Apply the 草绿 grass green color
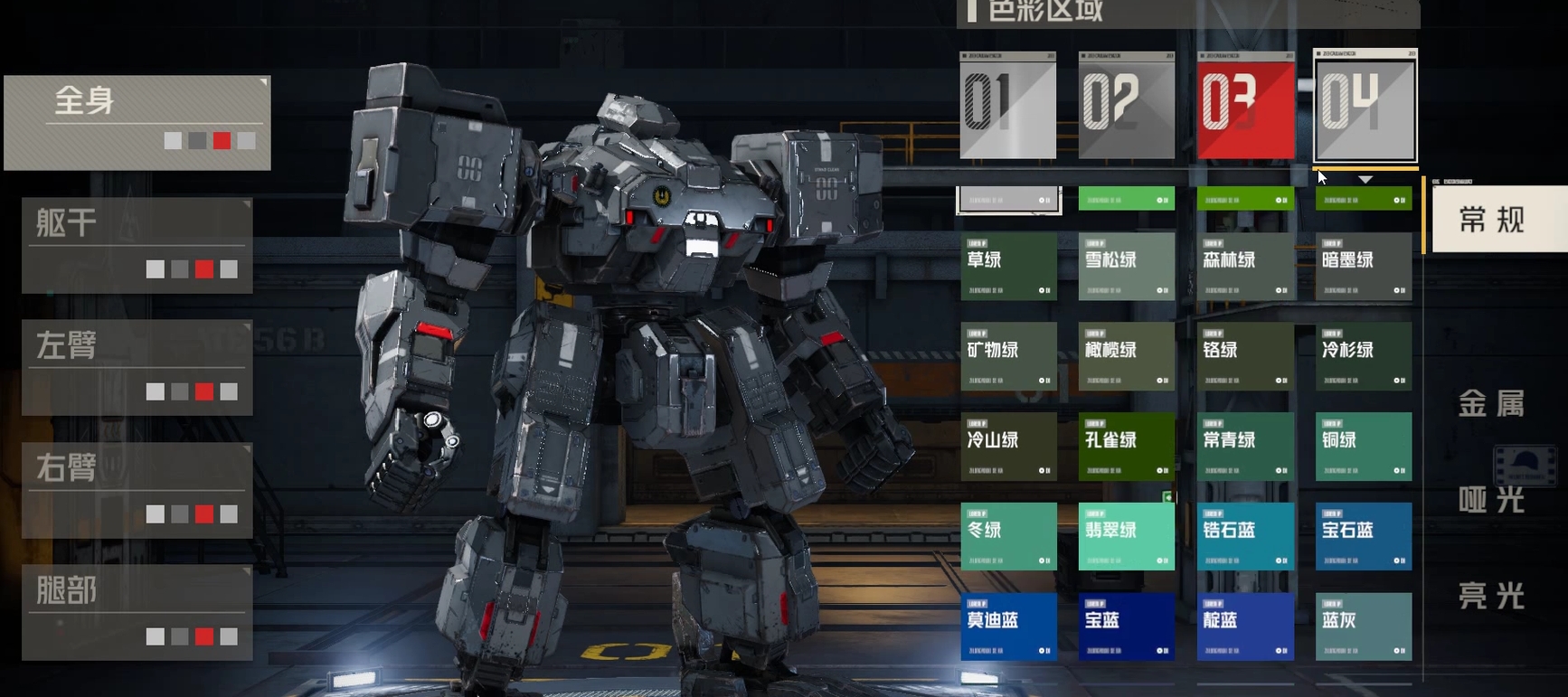 1008,267
